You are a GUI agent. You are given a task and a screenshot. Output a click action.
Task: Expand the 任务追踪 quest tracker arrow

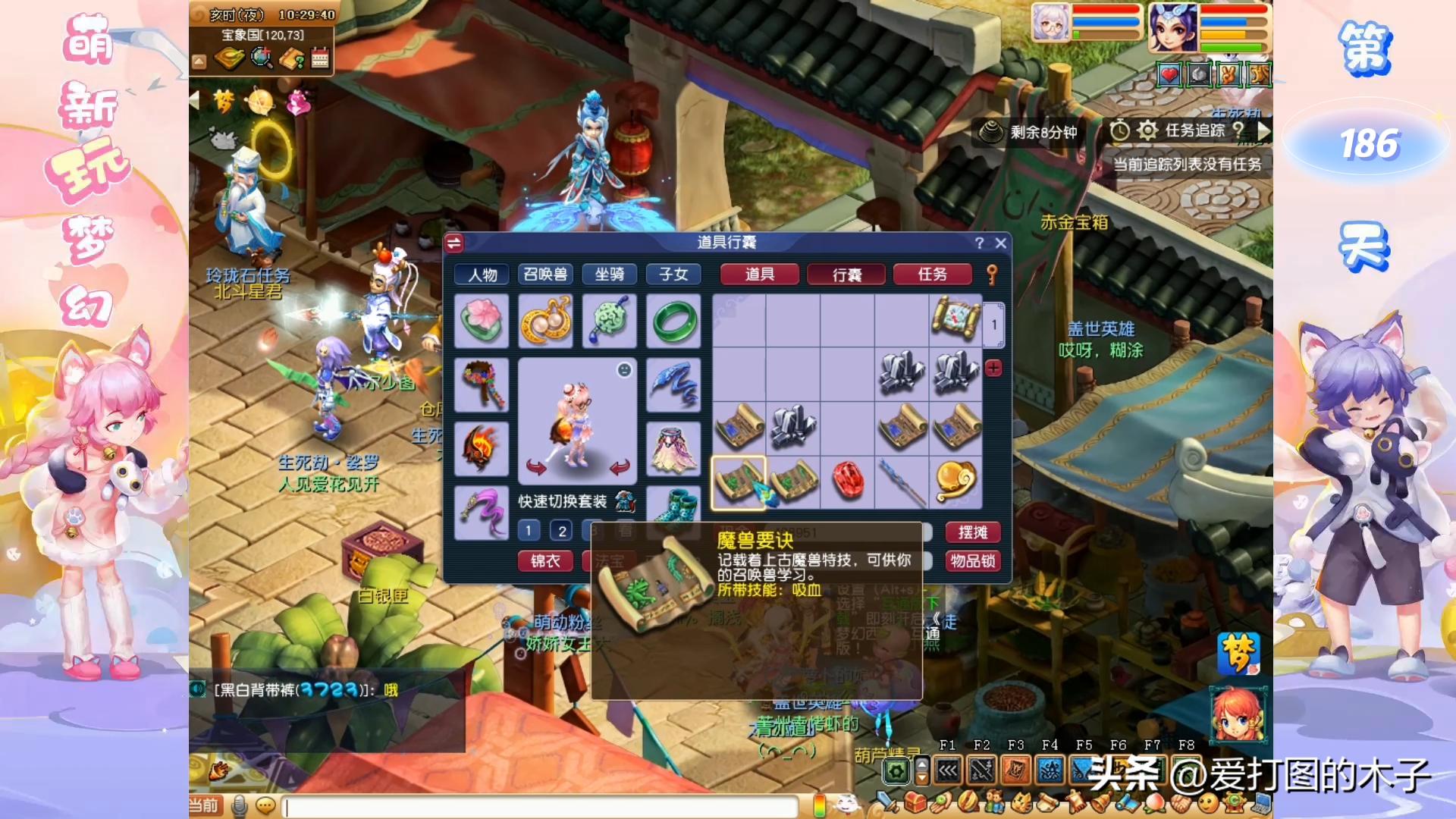click(x=1263, y=130)
